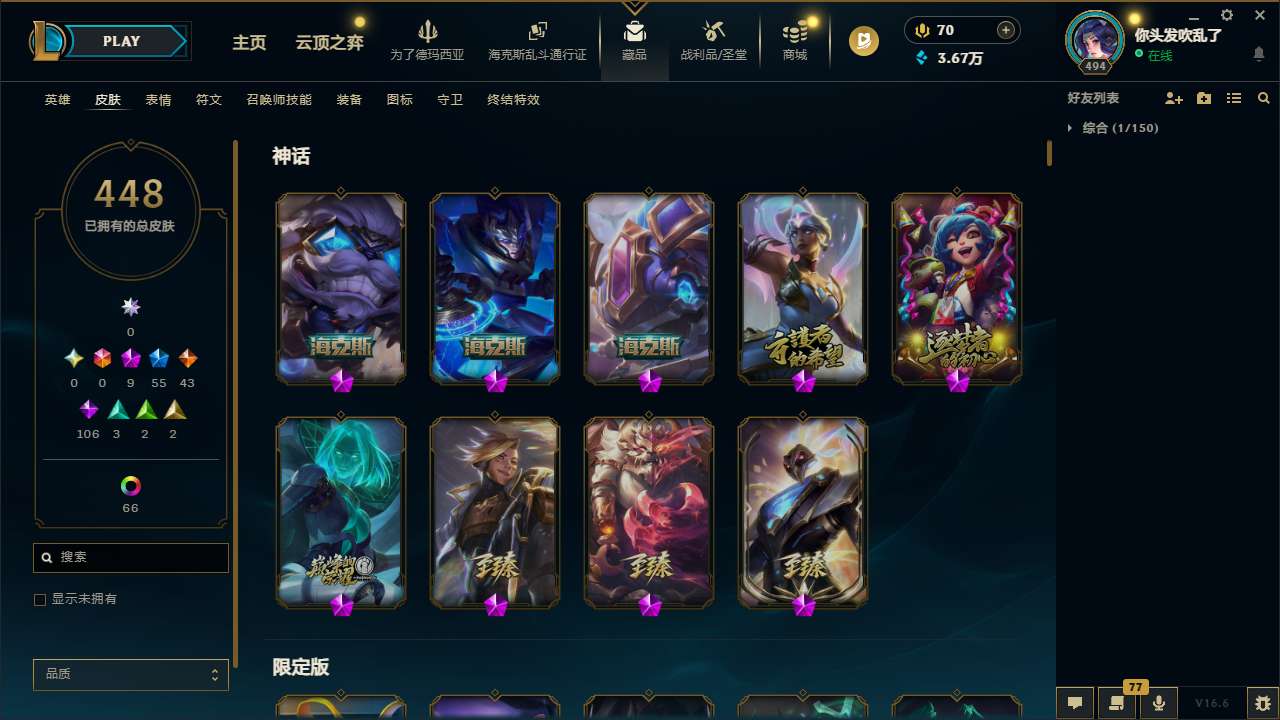Enable the 显示未拥有 checkbox

click(40, 599)
